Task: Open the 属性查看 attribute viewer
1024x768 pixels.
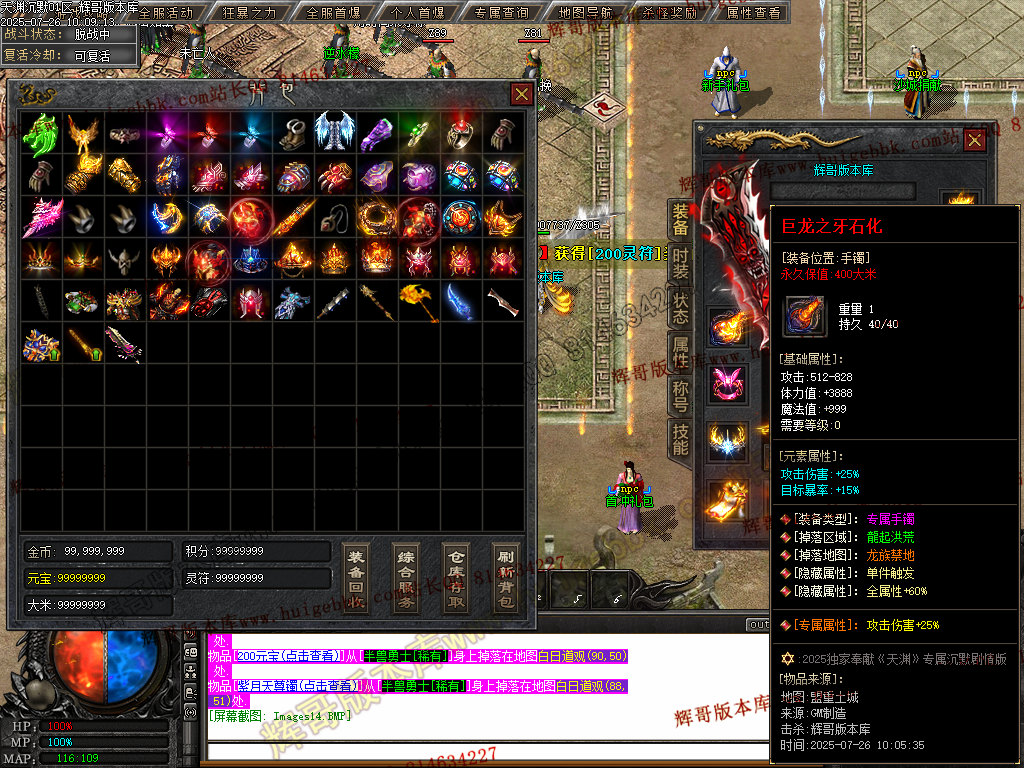Action: [x=753, y=13]
